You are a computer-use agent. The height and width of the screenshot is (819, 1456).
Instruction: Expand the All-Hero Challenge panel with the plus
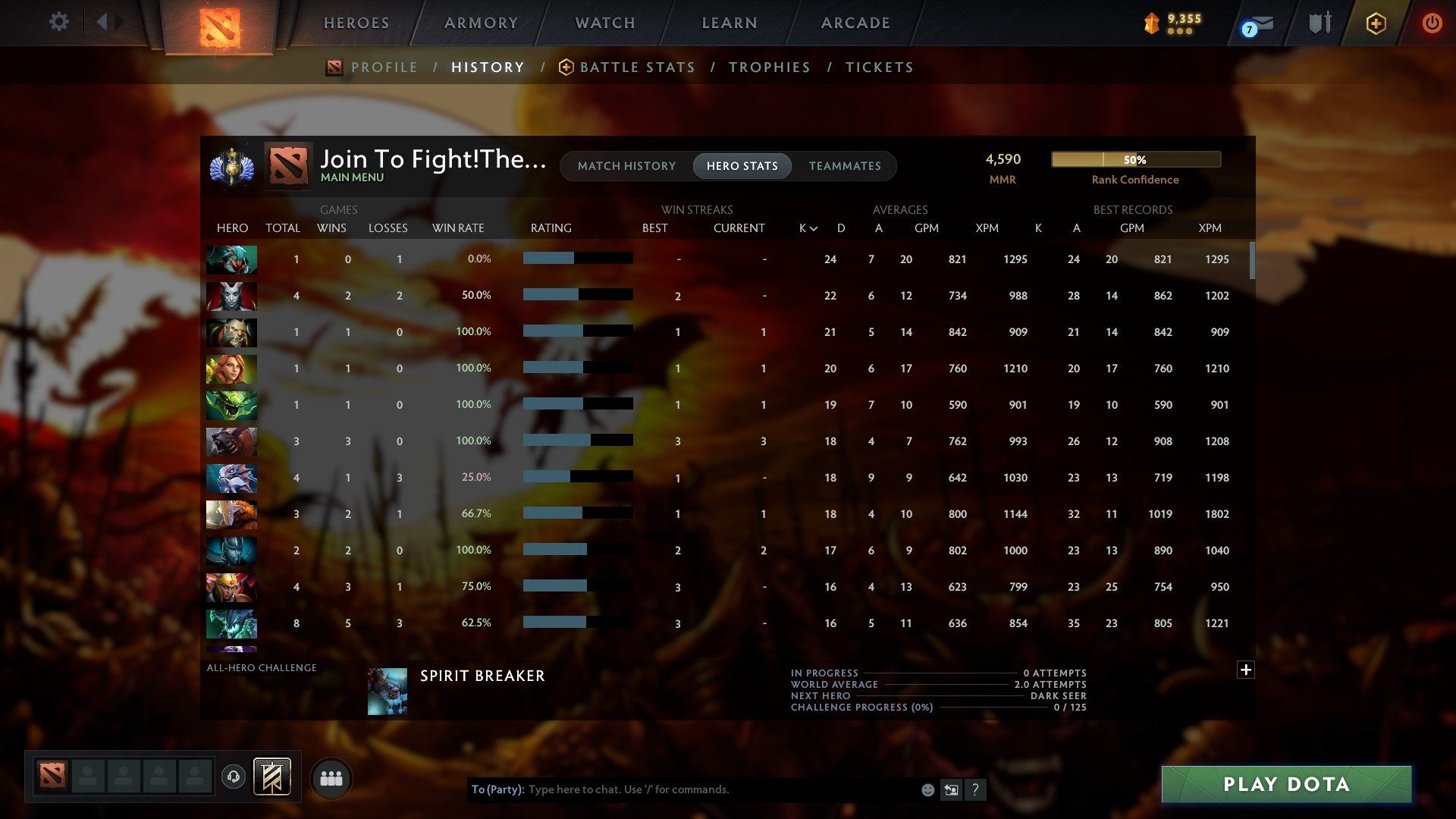(1246, 670)
